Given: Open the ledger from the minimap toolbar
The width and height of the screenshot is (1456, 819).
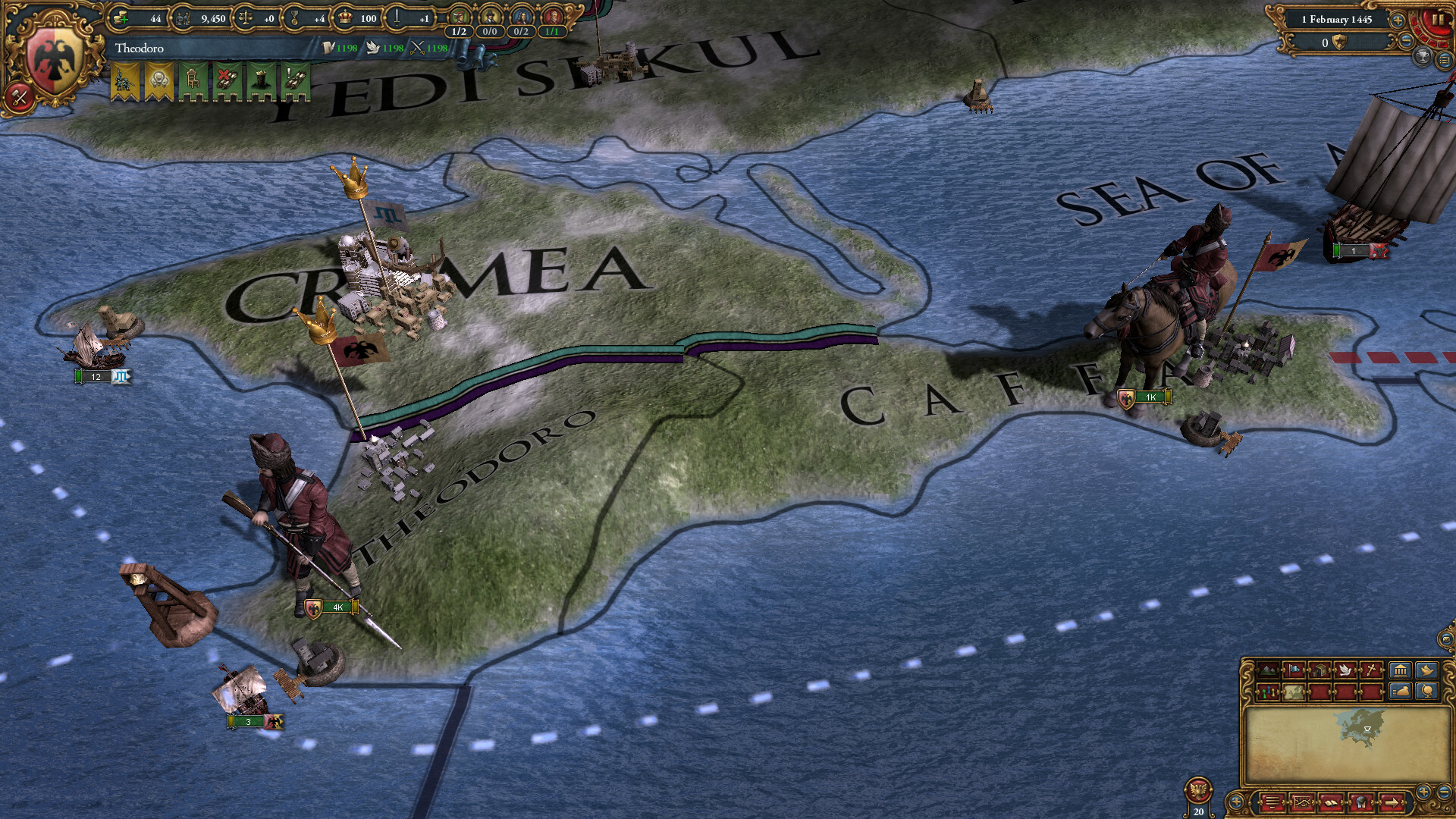Looking at the screenshot, I should [1400, 671].
